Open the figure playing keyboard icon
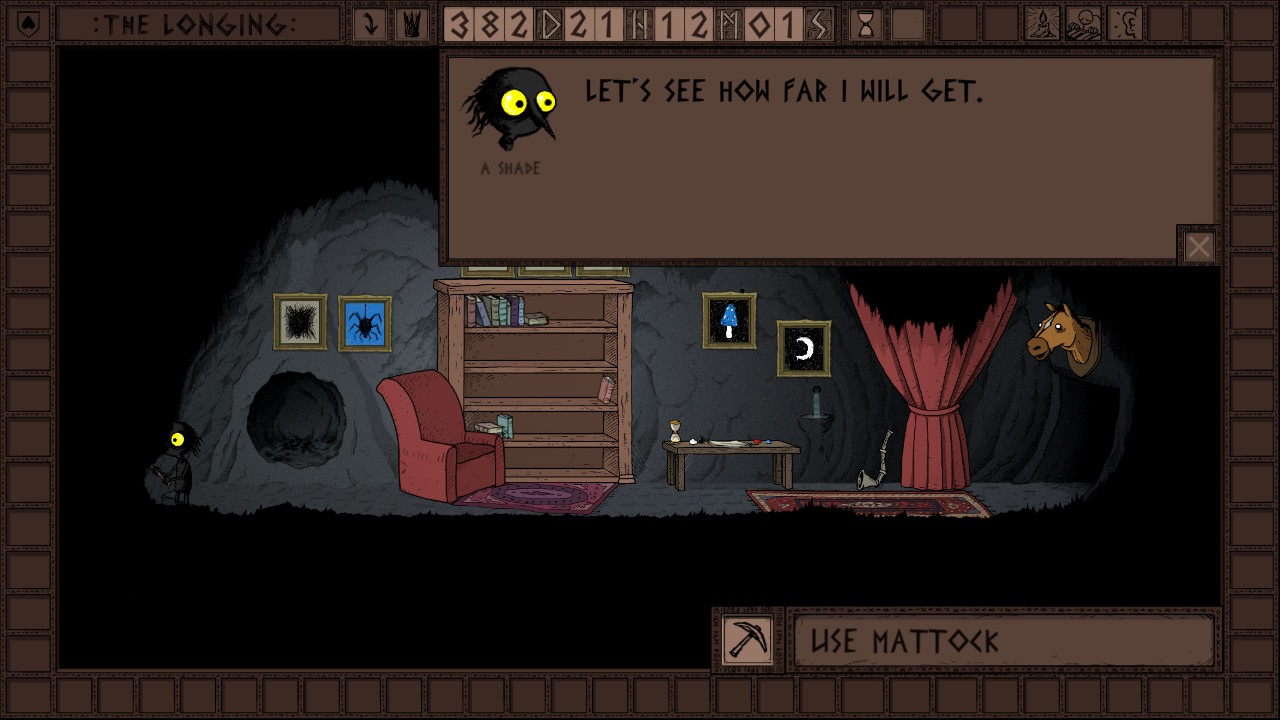This screenshot has height=720, width=1280. 1085,24
